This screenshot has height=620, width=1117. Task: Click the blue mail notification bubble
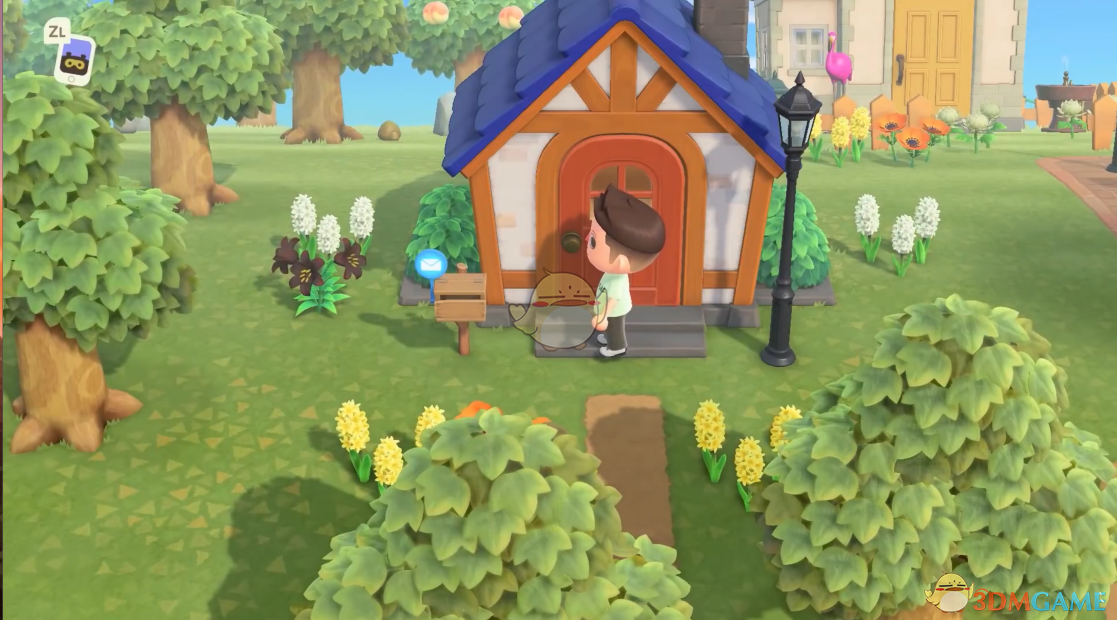431,266
